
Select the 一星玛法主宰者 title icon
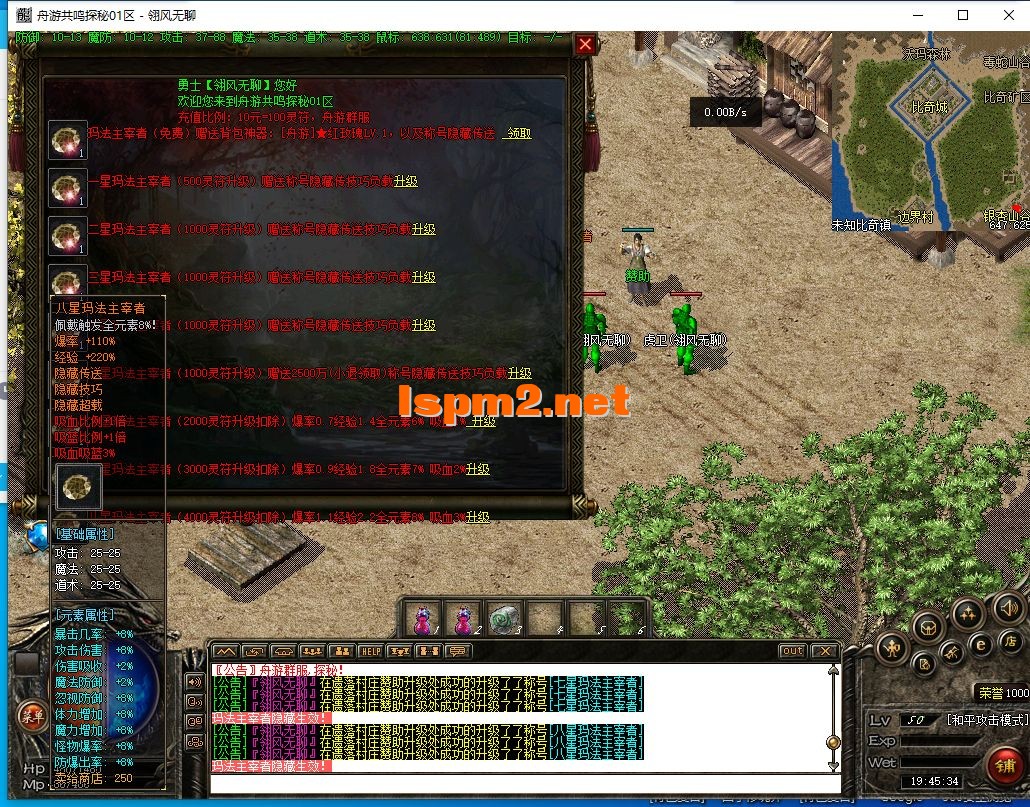(x=68, y=187)
